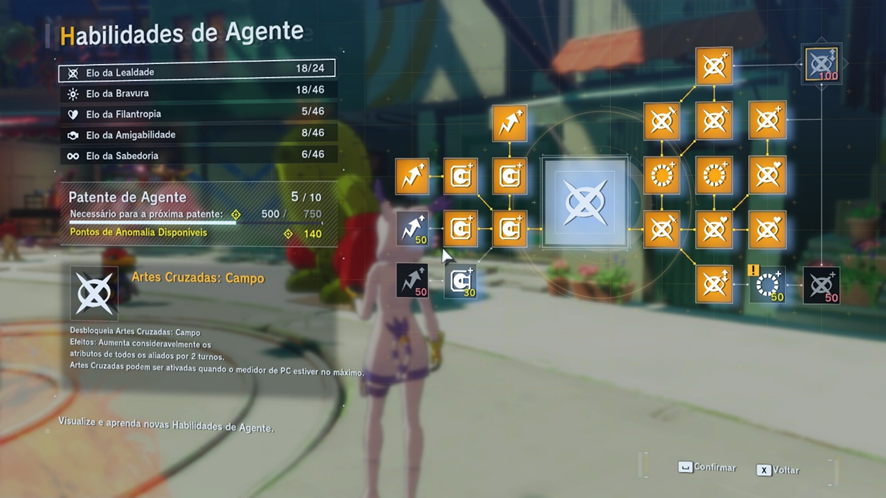Select the large central Artes Cruzadas: Campo node
This screenshot has width=886, height=498.
584,203
